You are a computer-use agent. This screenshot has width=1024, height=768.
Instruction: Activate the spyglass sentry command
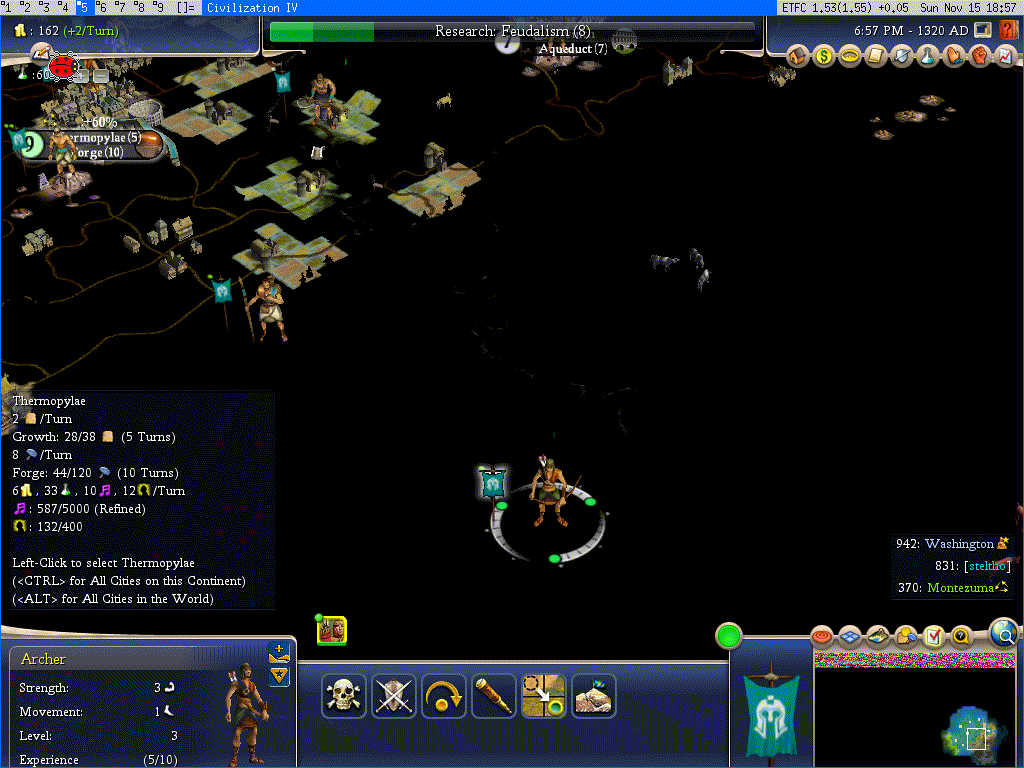coord(494,696)
